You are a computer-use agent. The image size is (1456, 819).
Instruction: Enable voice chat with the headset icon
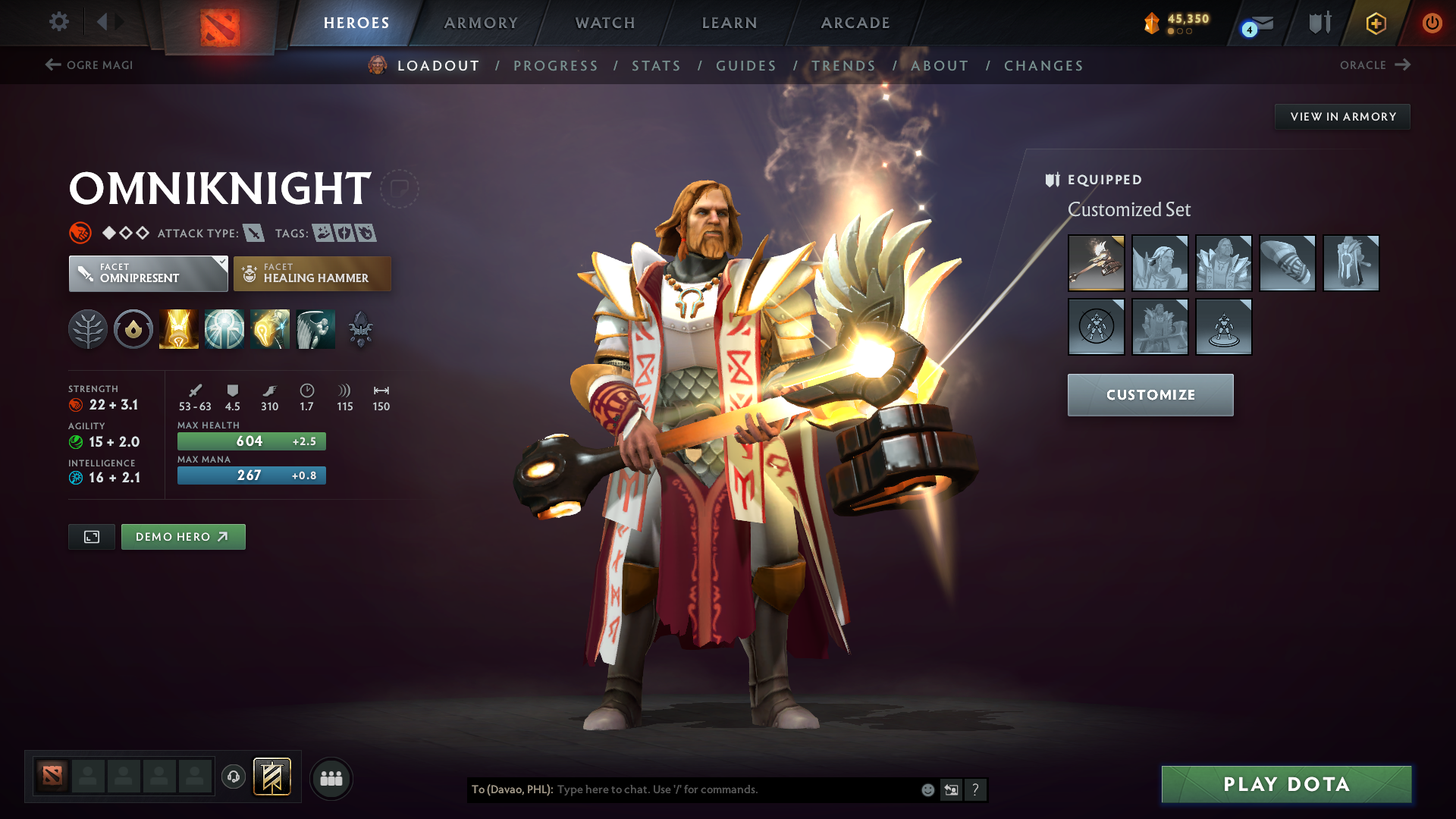[x=234, y=777]
